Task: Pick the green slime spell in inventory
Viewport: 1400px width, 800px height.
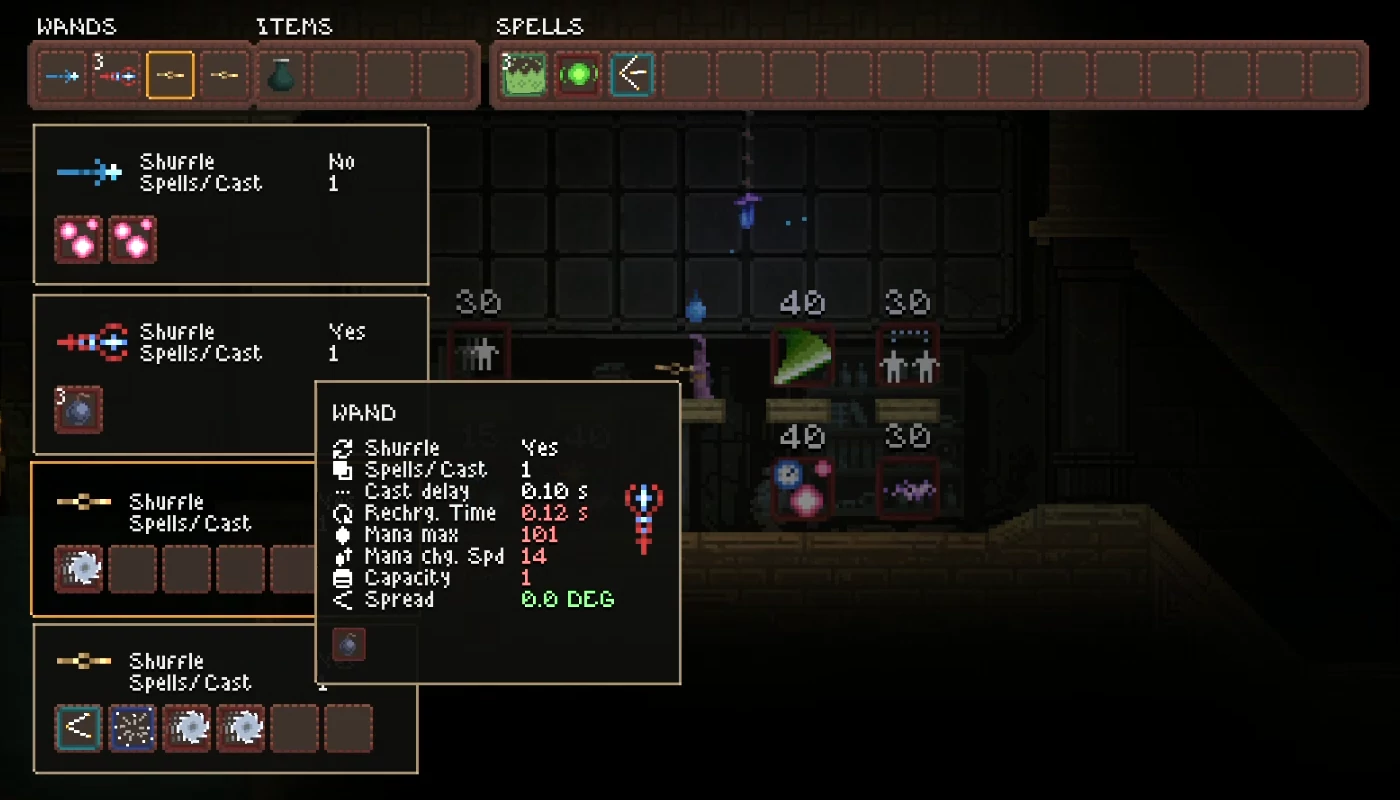Action: click(x=523, y=75)
